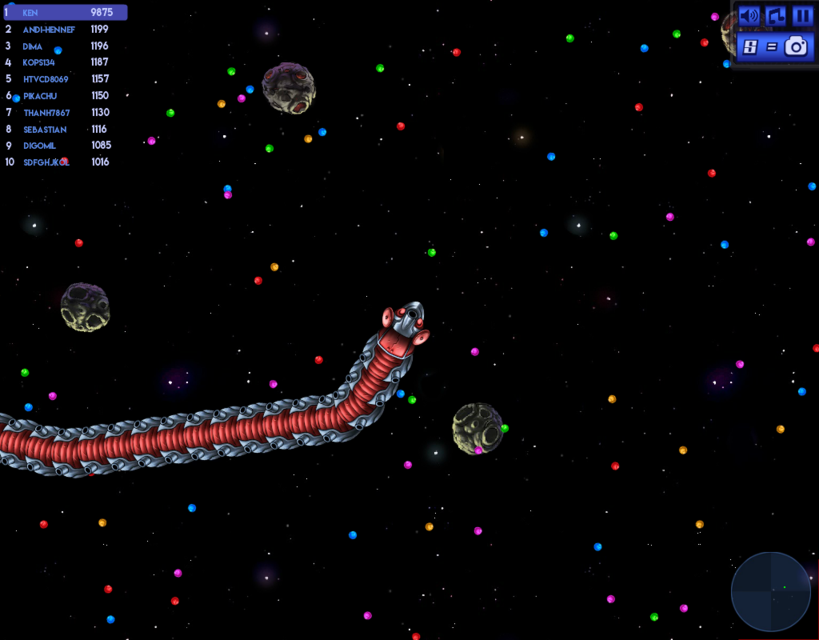Select KEN's top leaderboard row
Viewport: 819px width, 640px height.
pos(65,13)
